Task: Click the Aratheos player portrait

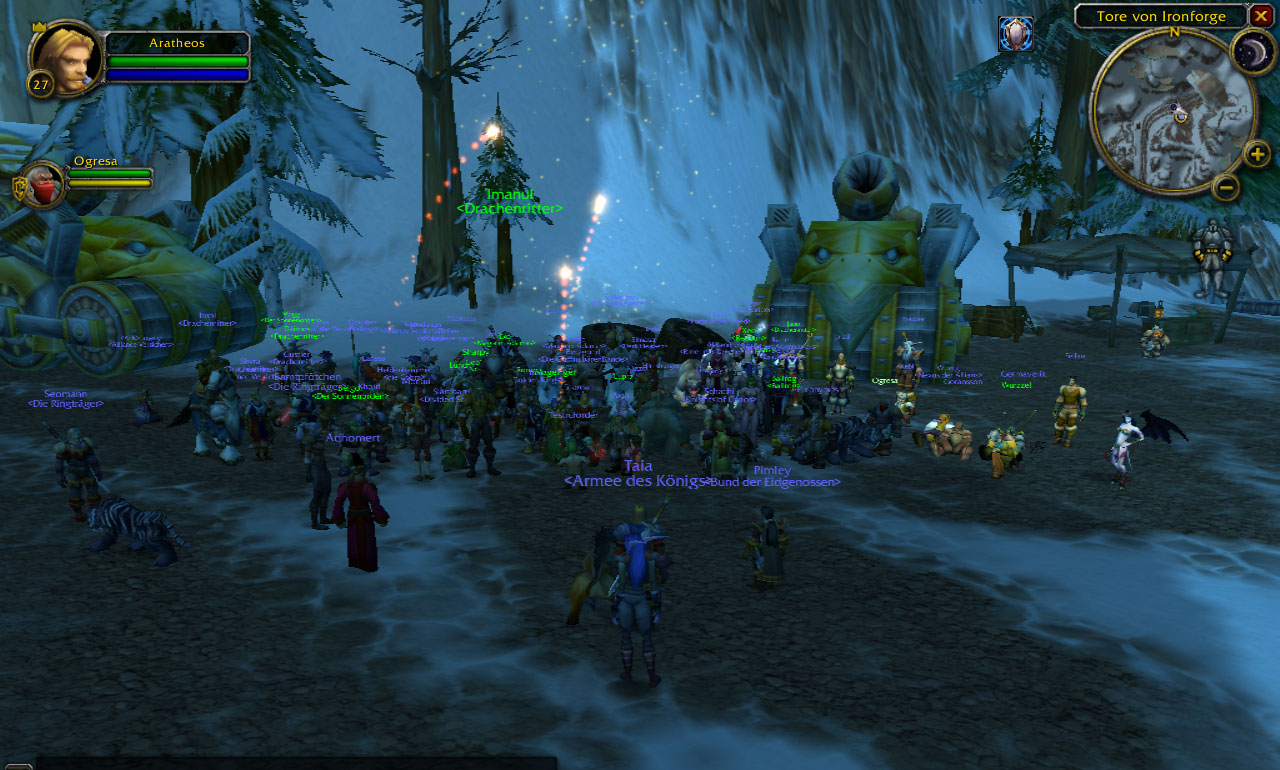Action: (67, 58)
